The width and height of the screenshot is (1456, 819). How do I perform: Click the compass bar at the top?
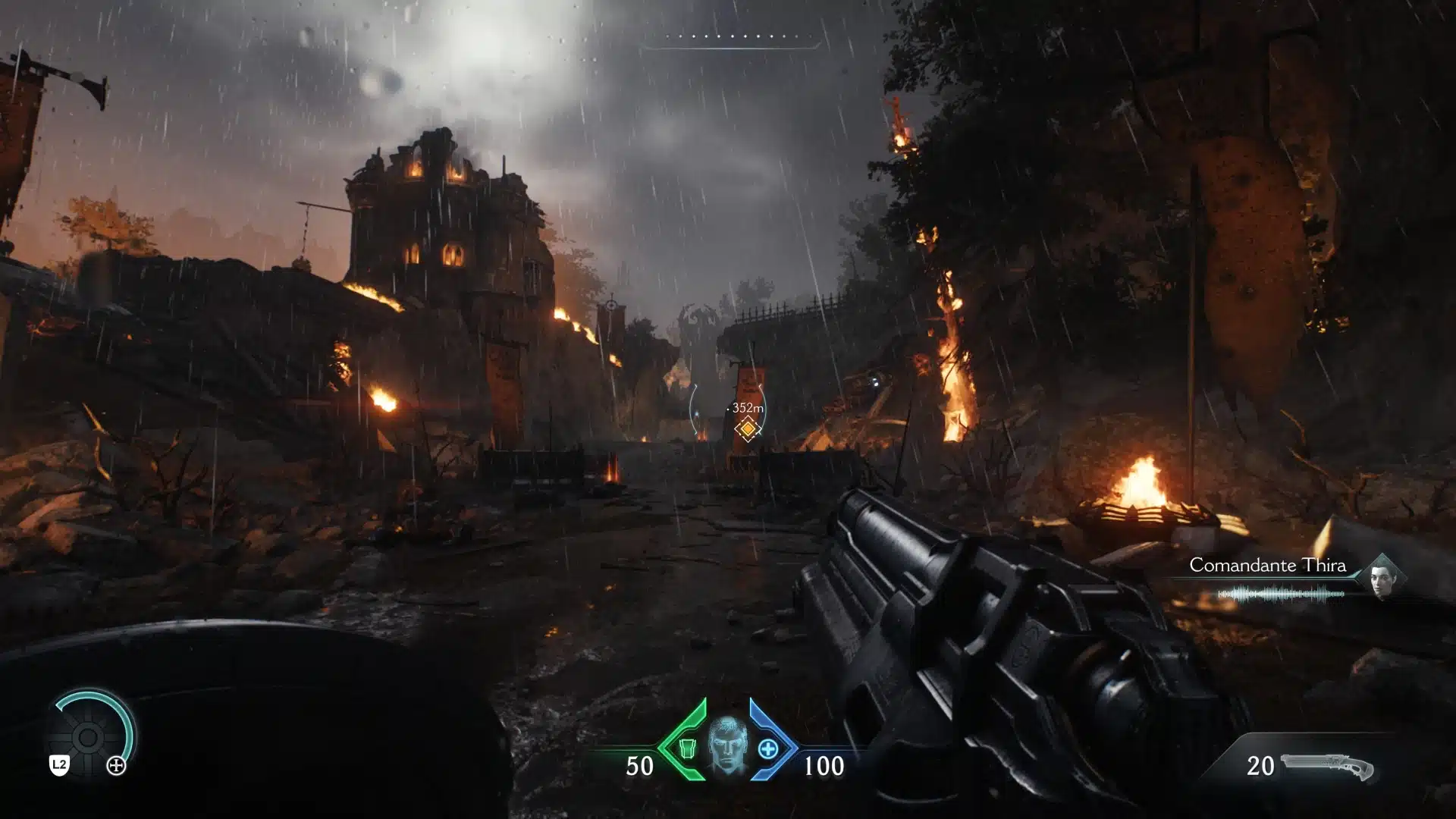click(731, 37)
